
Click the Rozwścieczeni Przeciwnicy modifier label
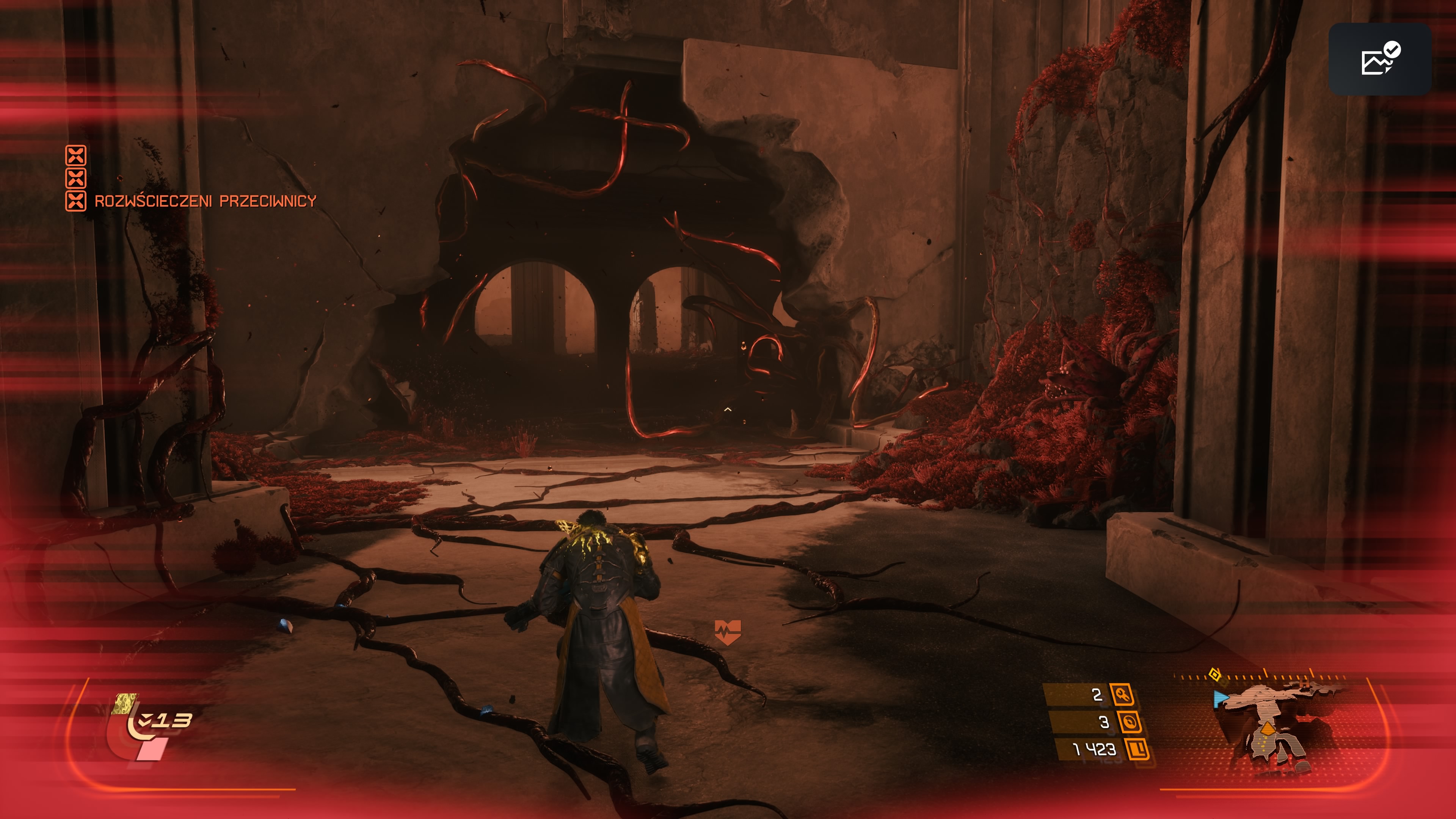pyautogui.click(x=205, y=201)
